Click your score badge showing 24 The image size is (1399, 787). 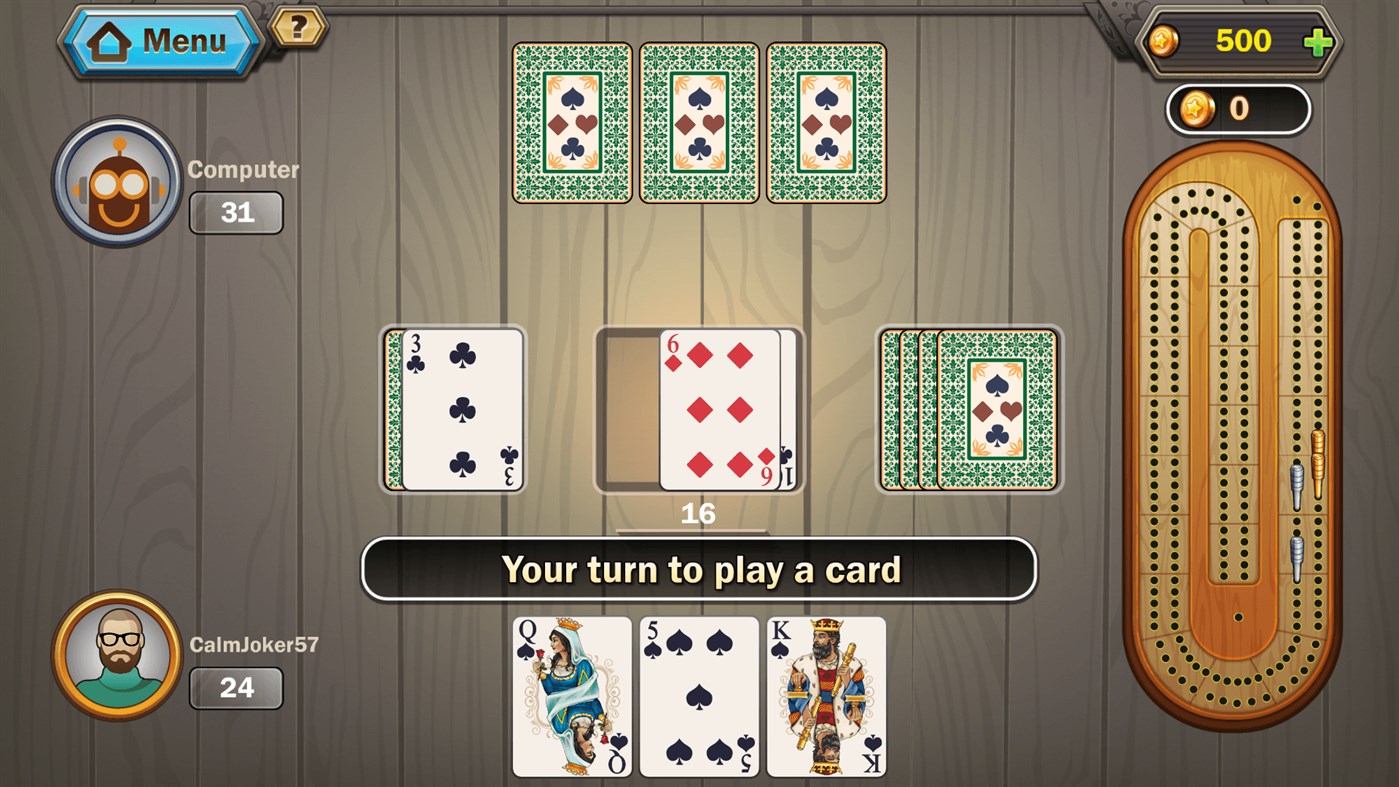pyautogui.click(x=236, y=687)
